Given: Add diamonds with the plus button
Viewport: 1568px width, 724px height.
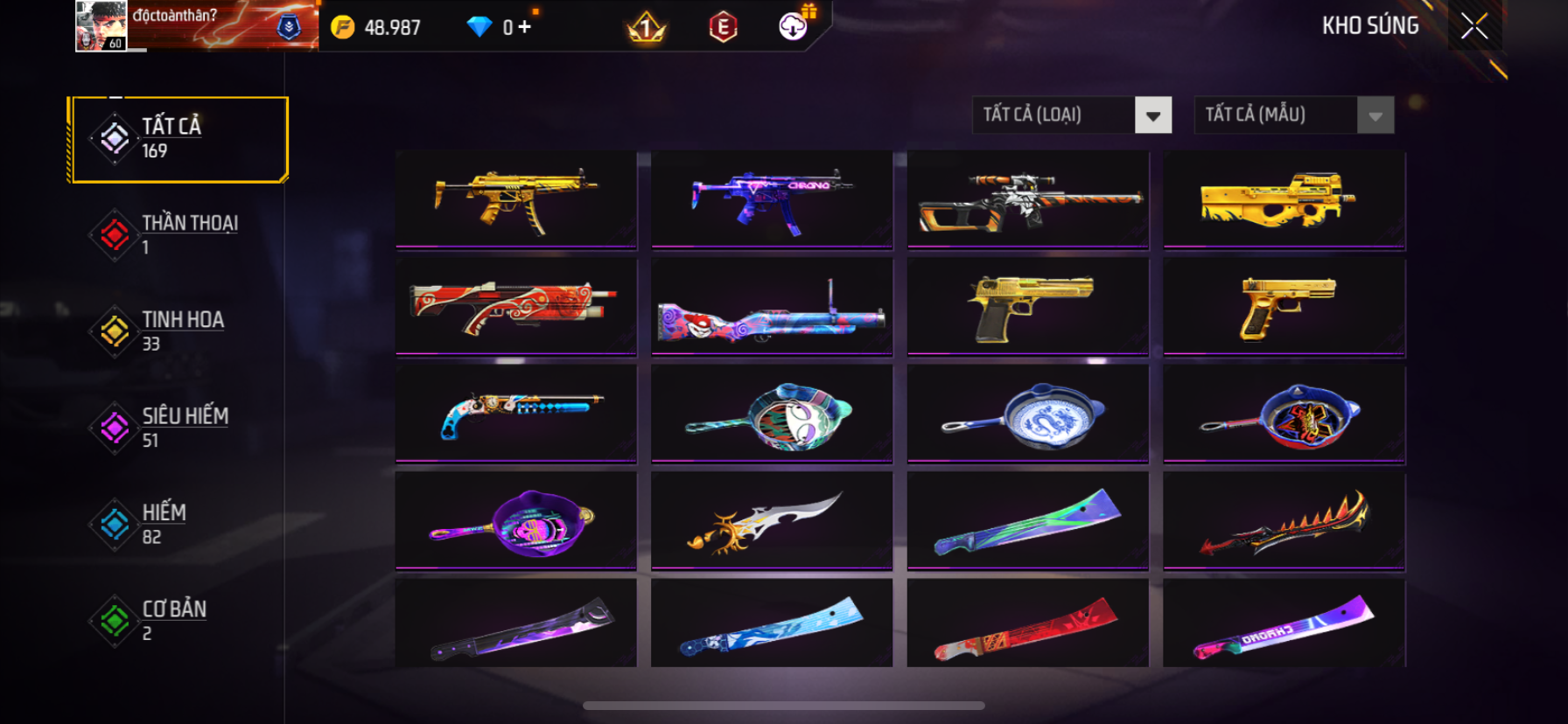Looking at the screenshot, I should (524, 27).
